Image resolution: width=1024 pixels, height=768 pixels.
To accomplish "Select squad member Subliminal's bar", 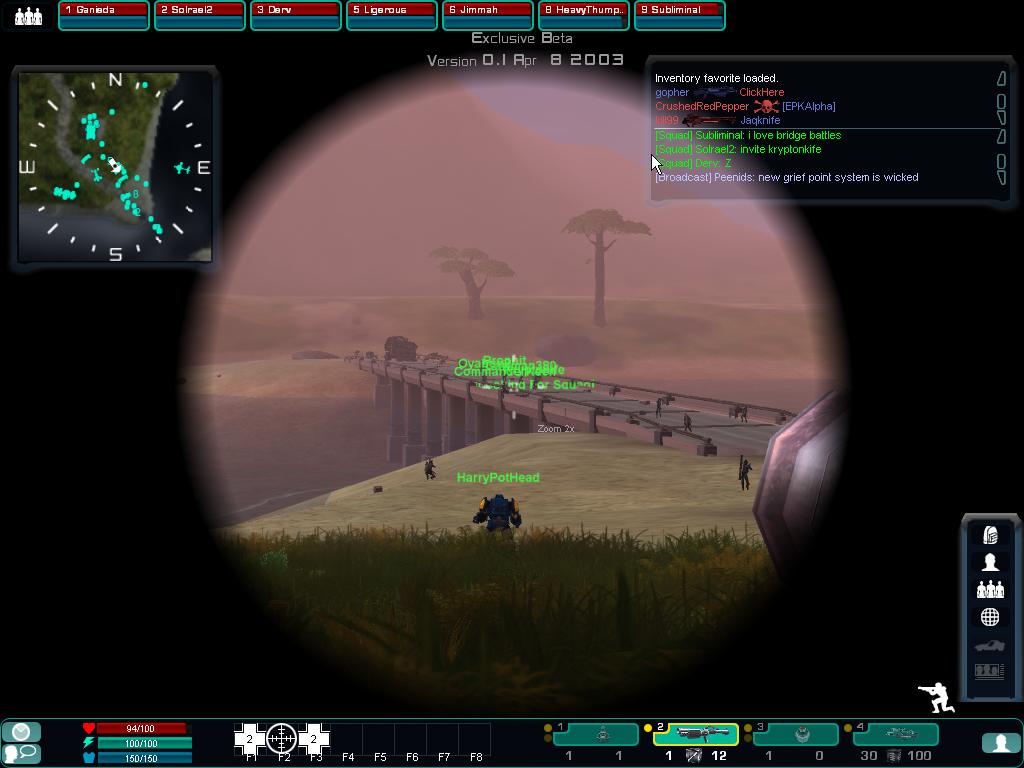I will click(x=679, y=15).
